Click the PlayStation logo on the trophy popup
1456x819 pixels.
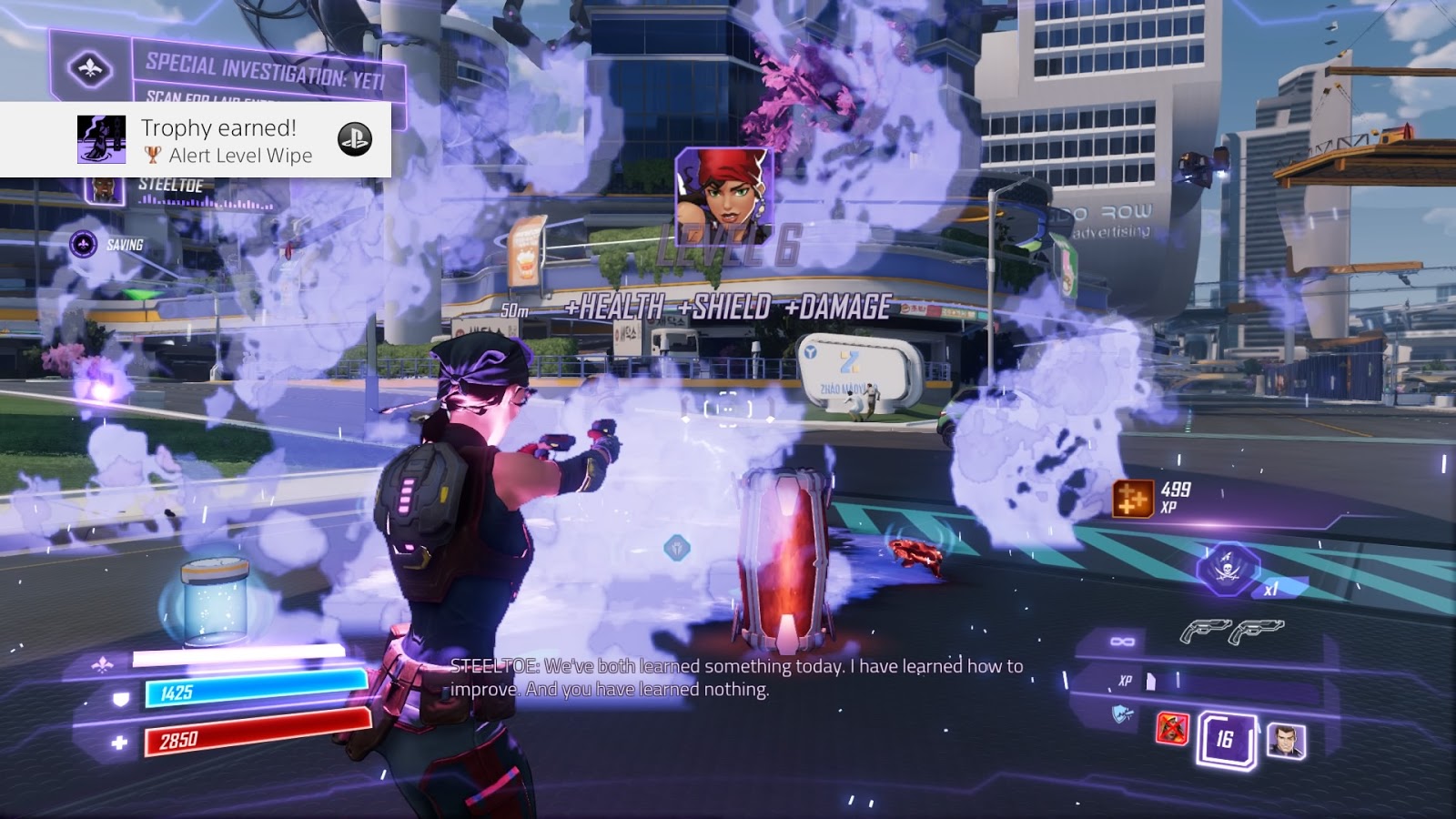[x=355, y=139]
